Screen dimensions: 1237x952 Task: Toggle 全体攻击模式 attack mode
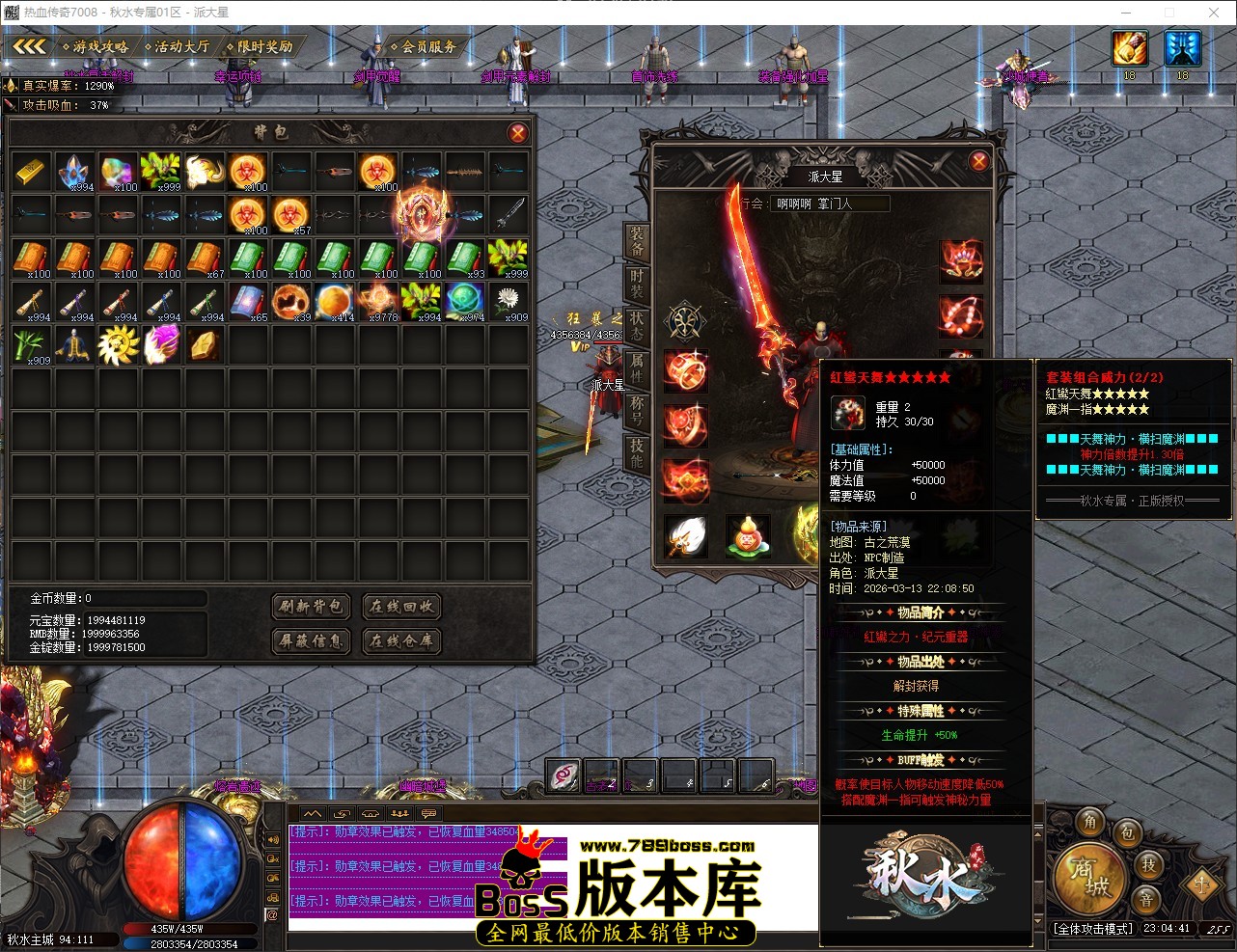(x=1093, y=929)
